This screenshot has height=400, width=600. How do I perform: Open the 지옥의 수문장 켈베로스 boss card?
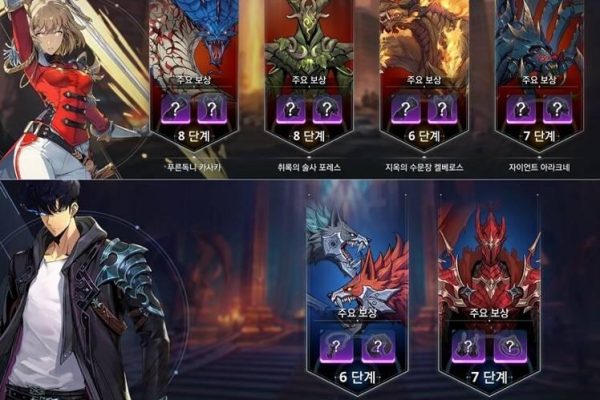[x=424, y=70]
